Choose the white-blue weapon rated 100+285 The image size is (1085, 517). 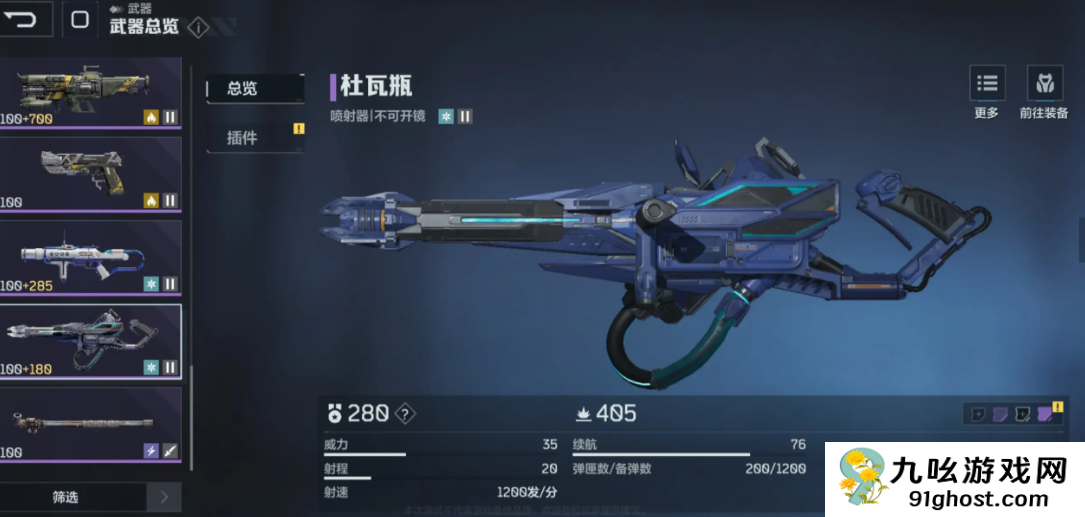click(90, 258)
